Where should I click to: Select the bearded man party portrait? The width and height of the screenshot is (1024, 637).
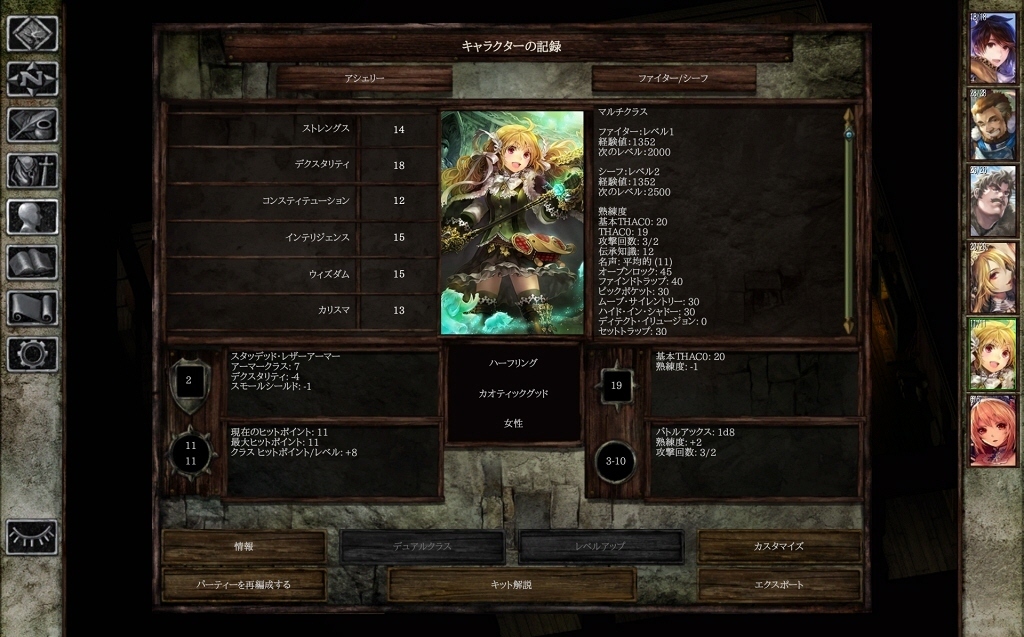[992, 124]
